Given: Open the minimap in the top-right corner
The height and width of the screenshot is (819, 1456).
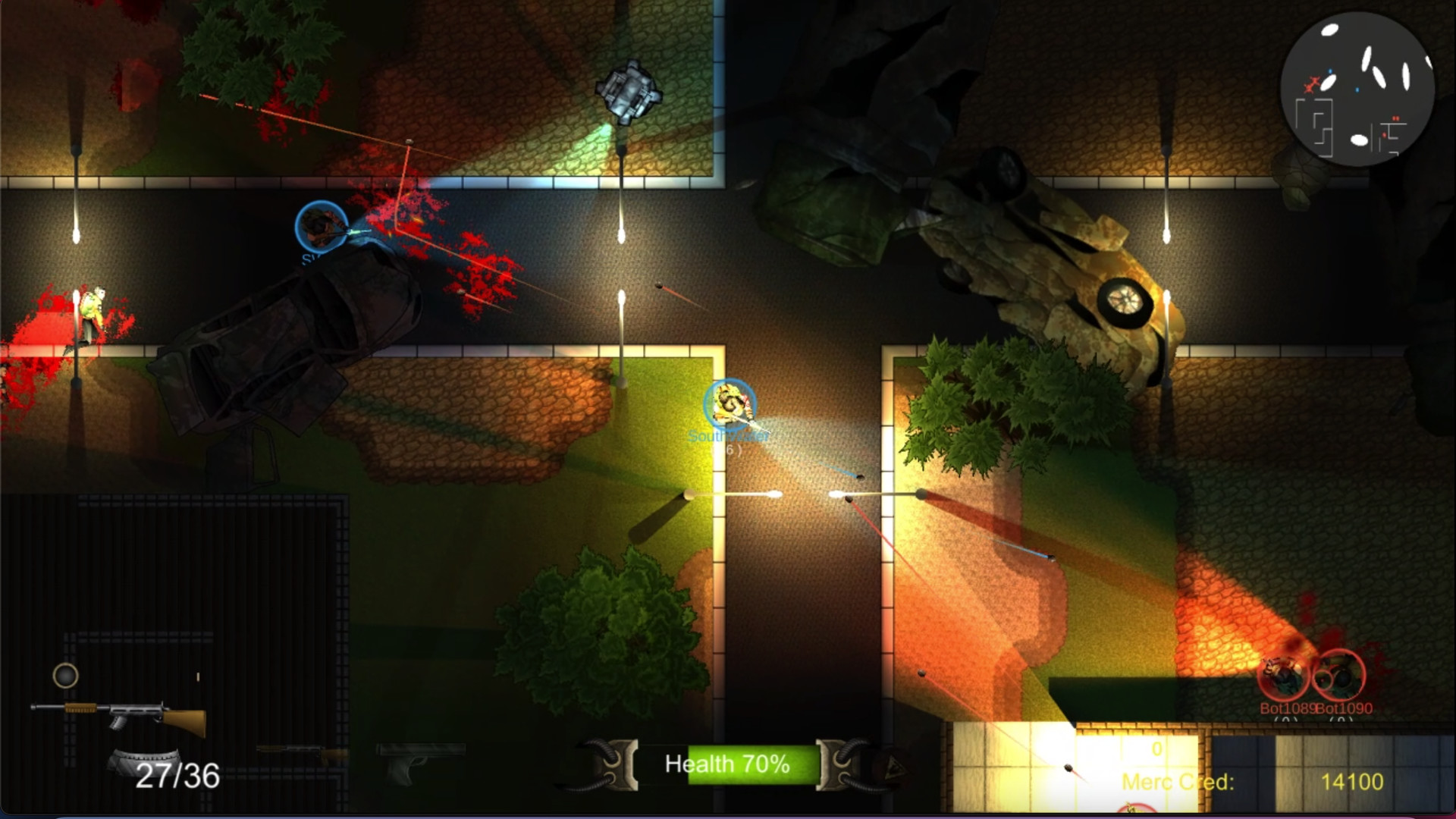Looking at the screenshot, I should coord(1357,89).
